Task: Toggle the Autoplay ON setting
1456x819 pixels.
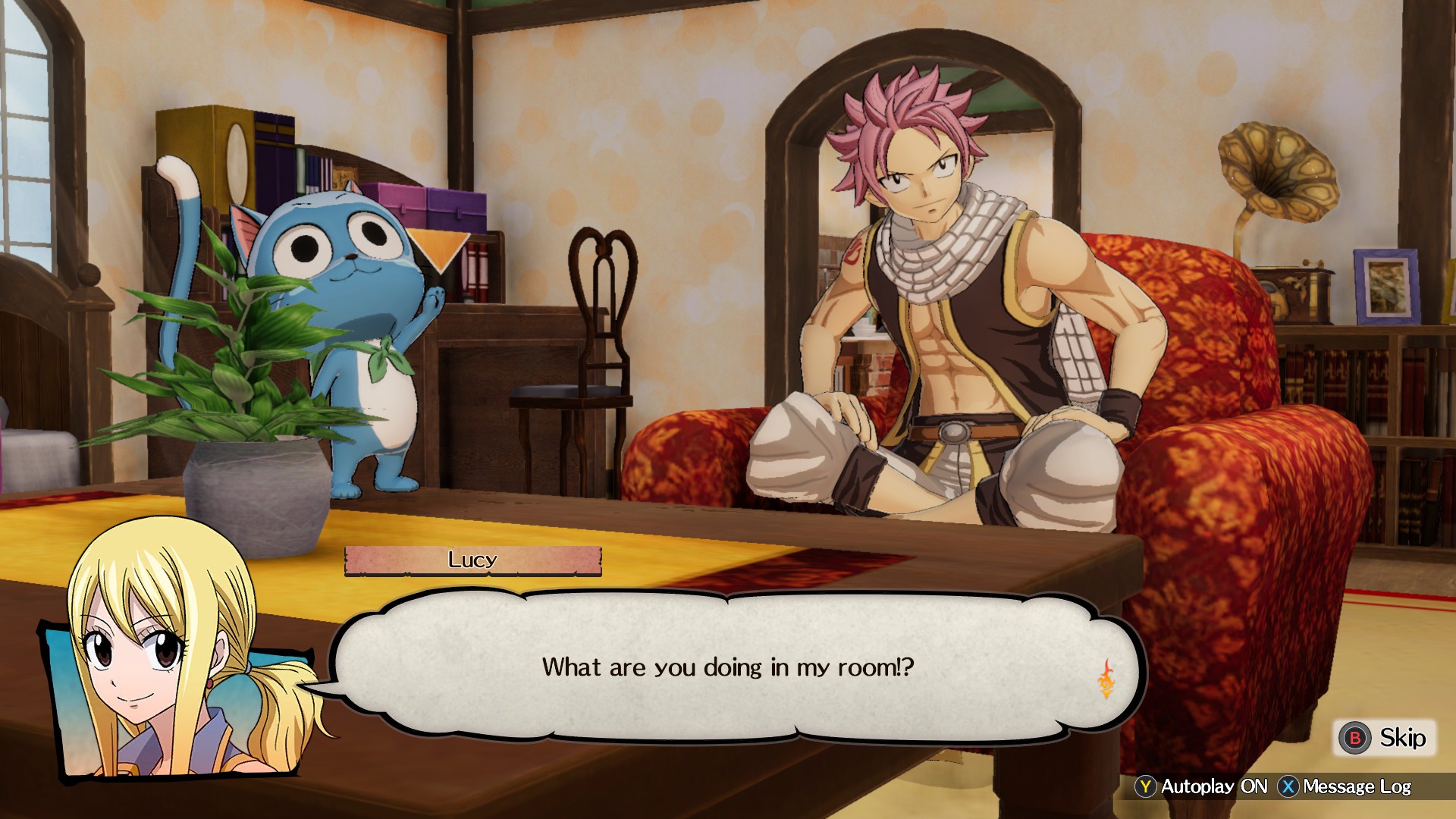Action: pos(1202,787)
